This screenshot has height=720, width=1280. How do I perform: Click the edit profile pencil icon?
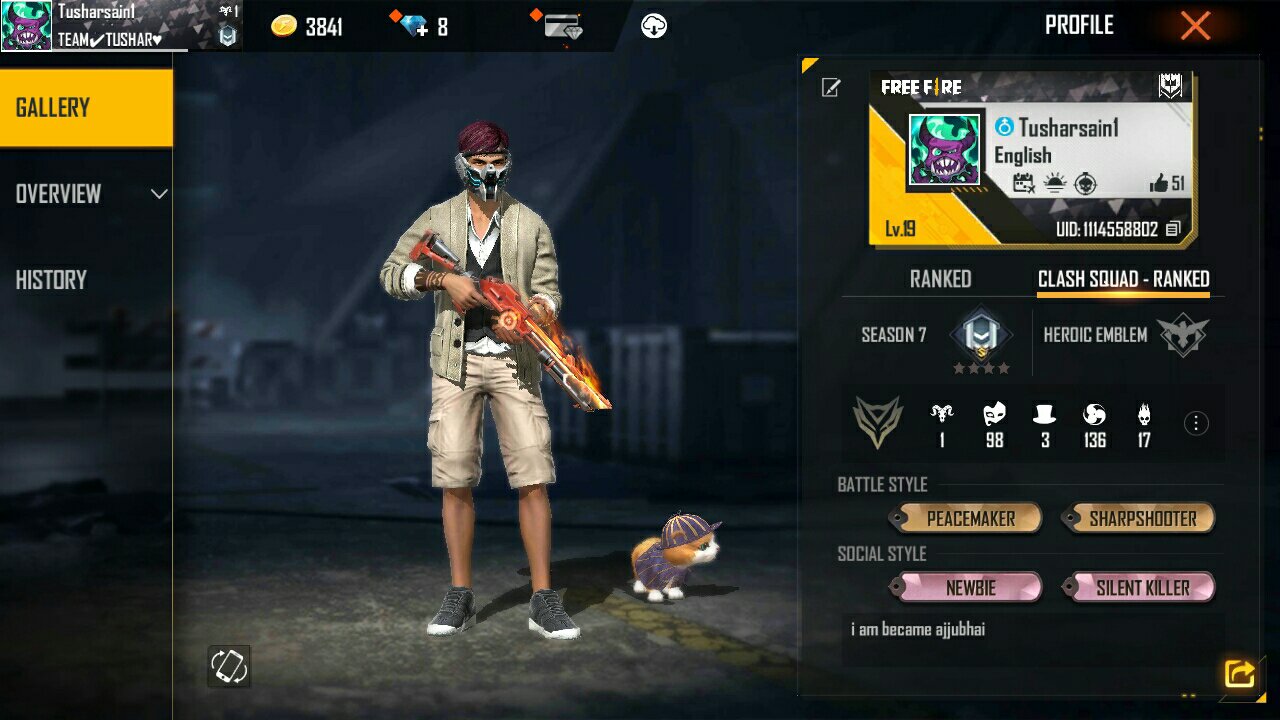(x=831, y=88)
